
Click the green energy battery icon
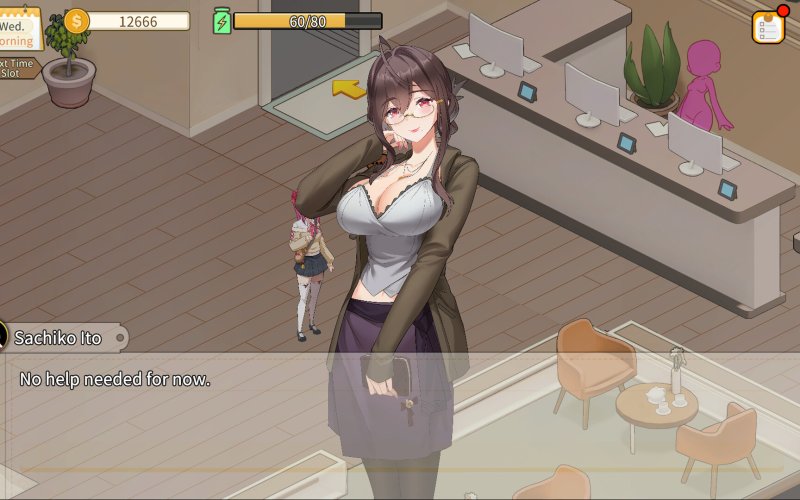pyautogui.click(x=222, y=21)
